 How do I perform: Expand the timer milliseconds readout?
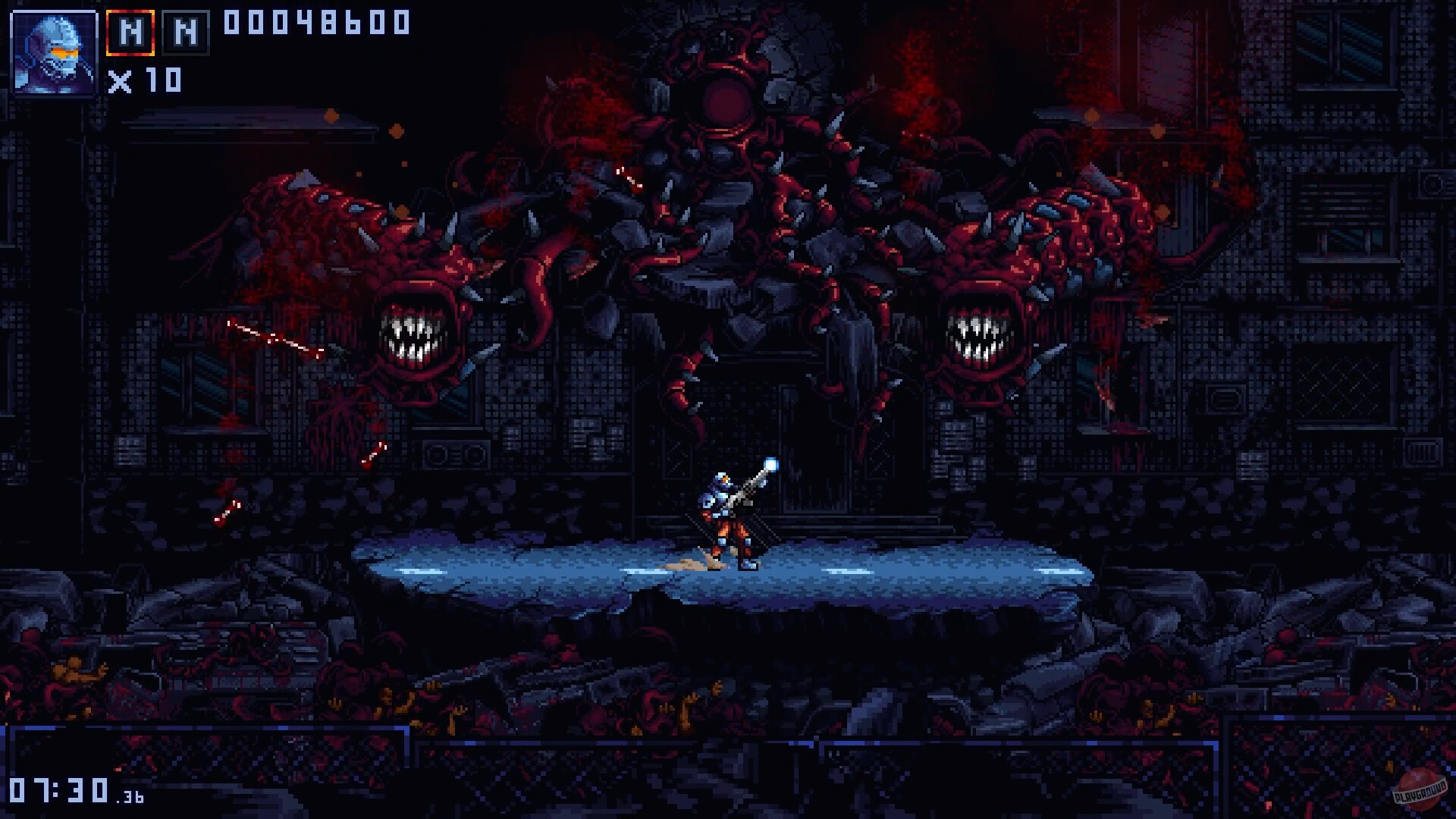pyautogui.click(x=130, y=797)
